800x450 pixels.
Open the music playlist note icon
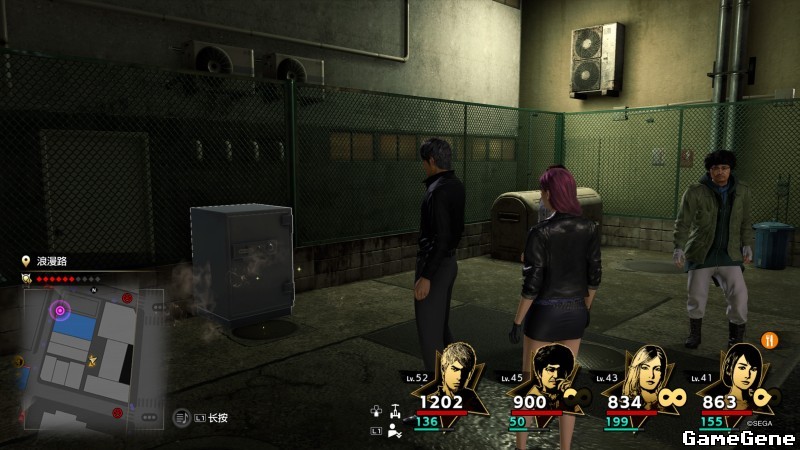pyautogui.click(x=183, y=417)
